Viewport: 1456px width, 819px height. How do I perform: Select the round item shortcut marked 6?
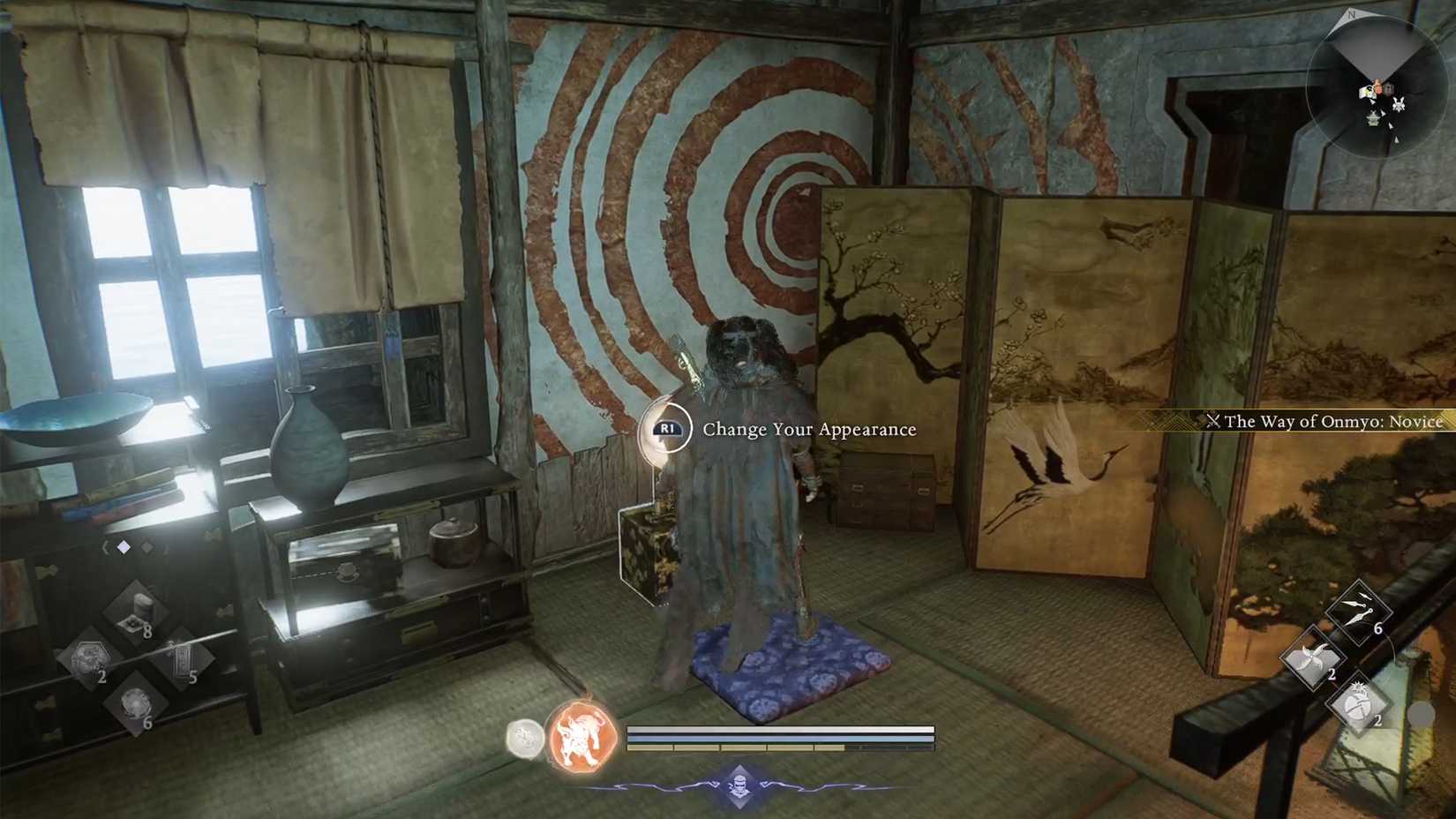click(137, 703)
